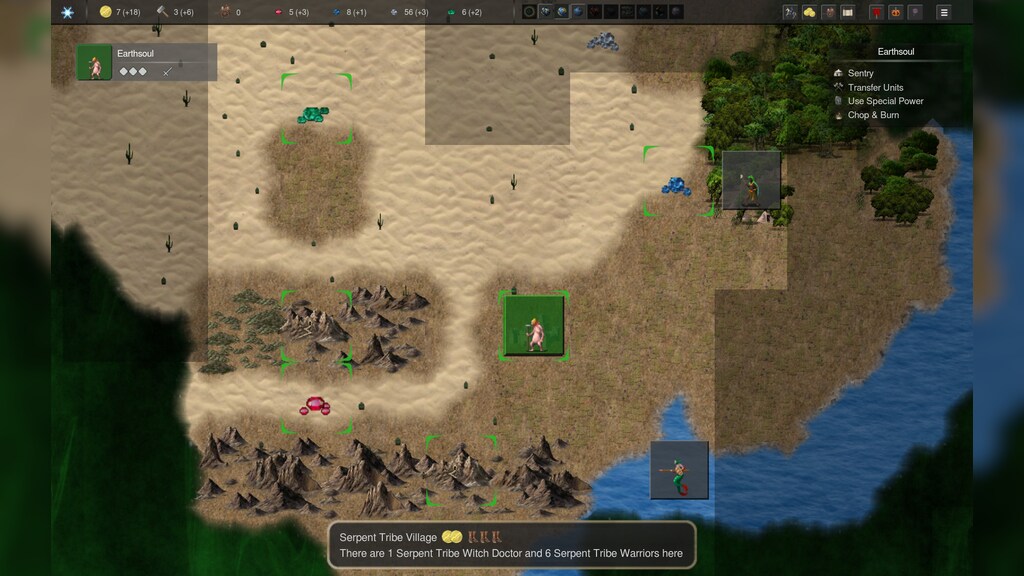Click the circular ring icon in the top bar

tap(529, 12)
